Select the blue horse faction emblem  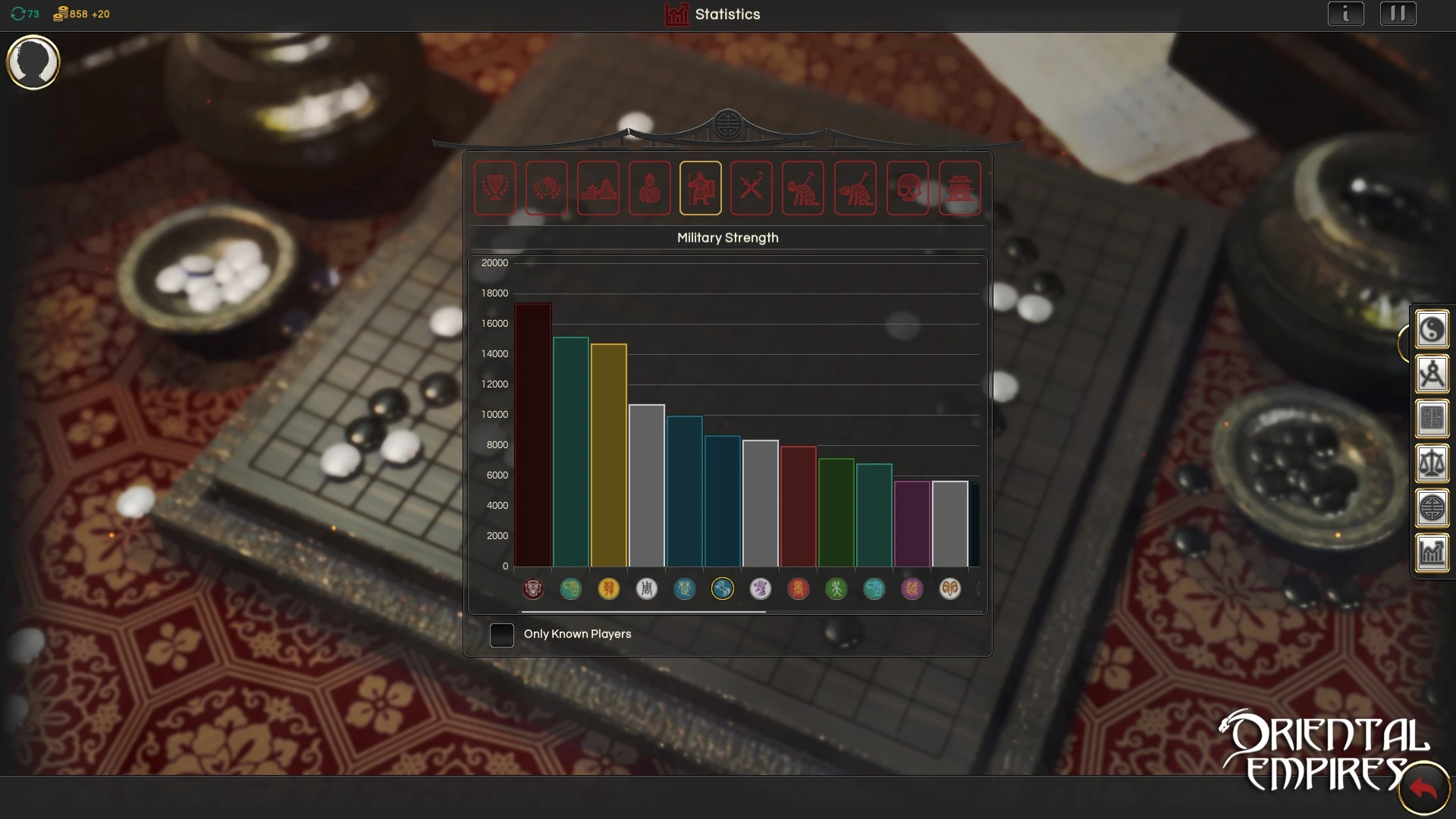[723, 588]
